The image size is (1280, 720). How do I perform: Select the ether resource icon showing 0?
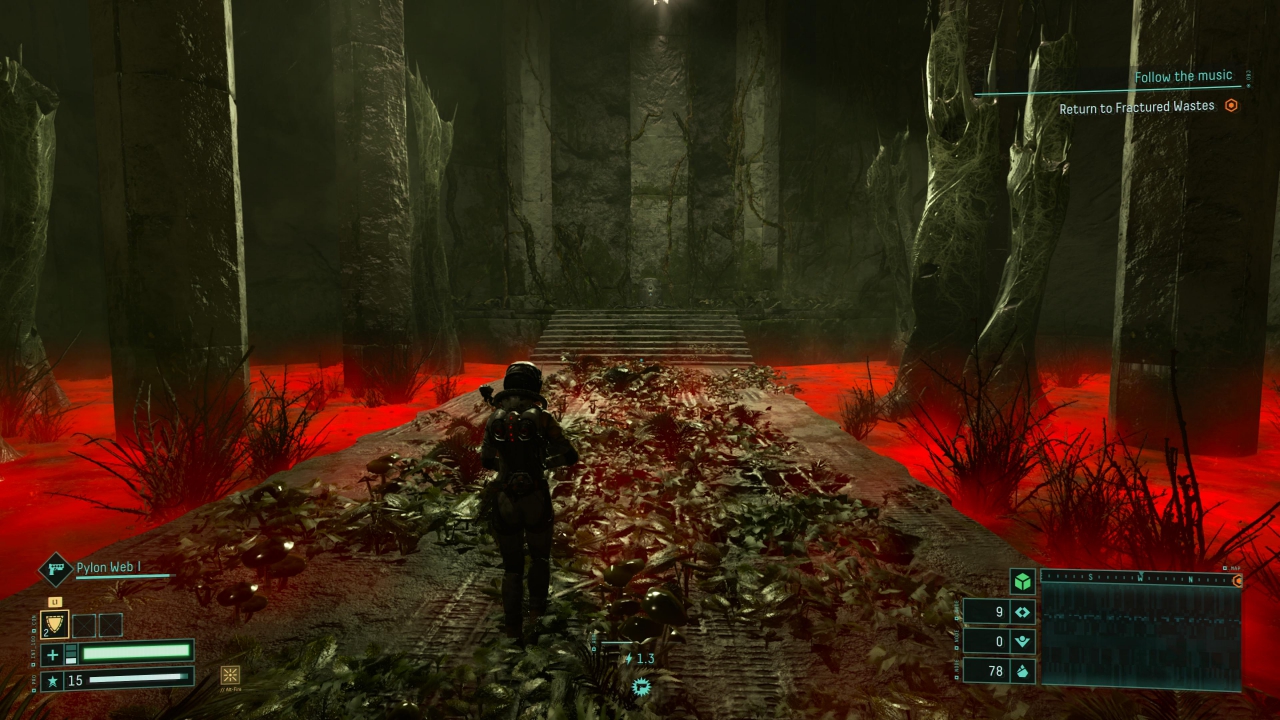pos(1022,642)
